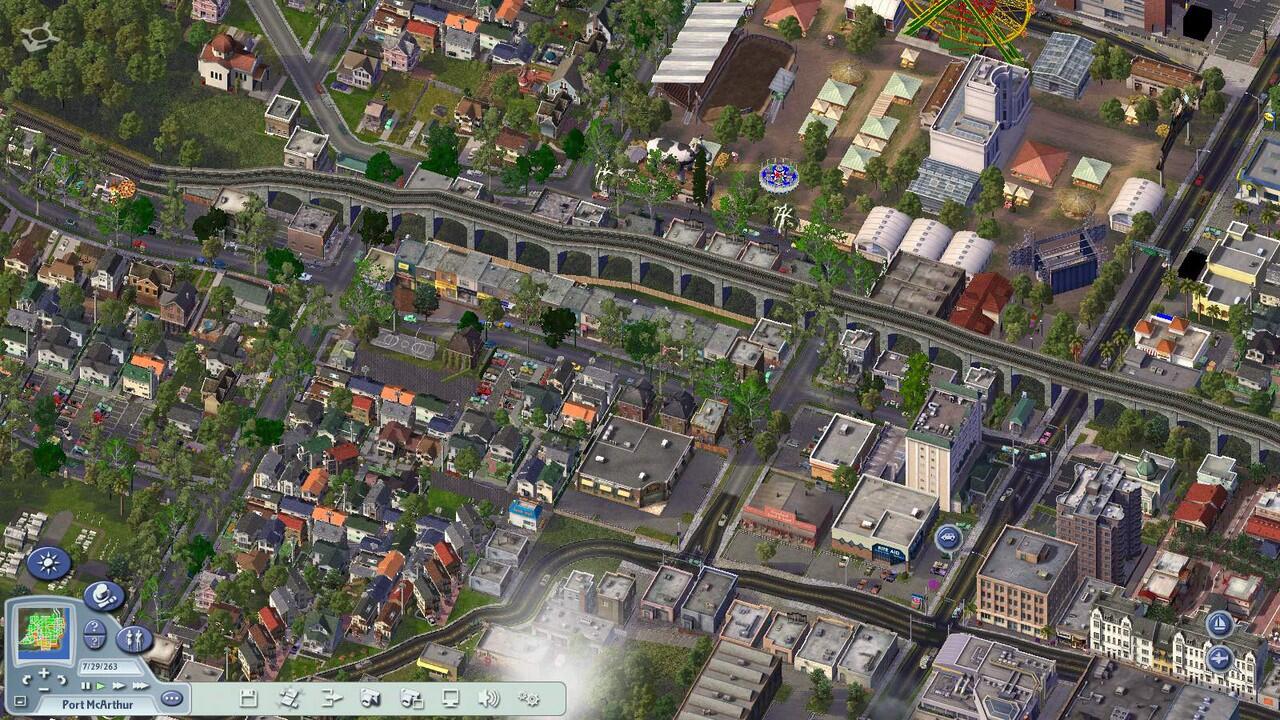Save the city with the floppy disk icon
Screen dimensions: 1280x720
point(248,698)
